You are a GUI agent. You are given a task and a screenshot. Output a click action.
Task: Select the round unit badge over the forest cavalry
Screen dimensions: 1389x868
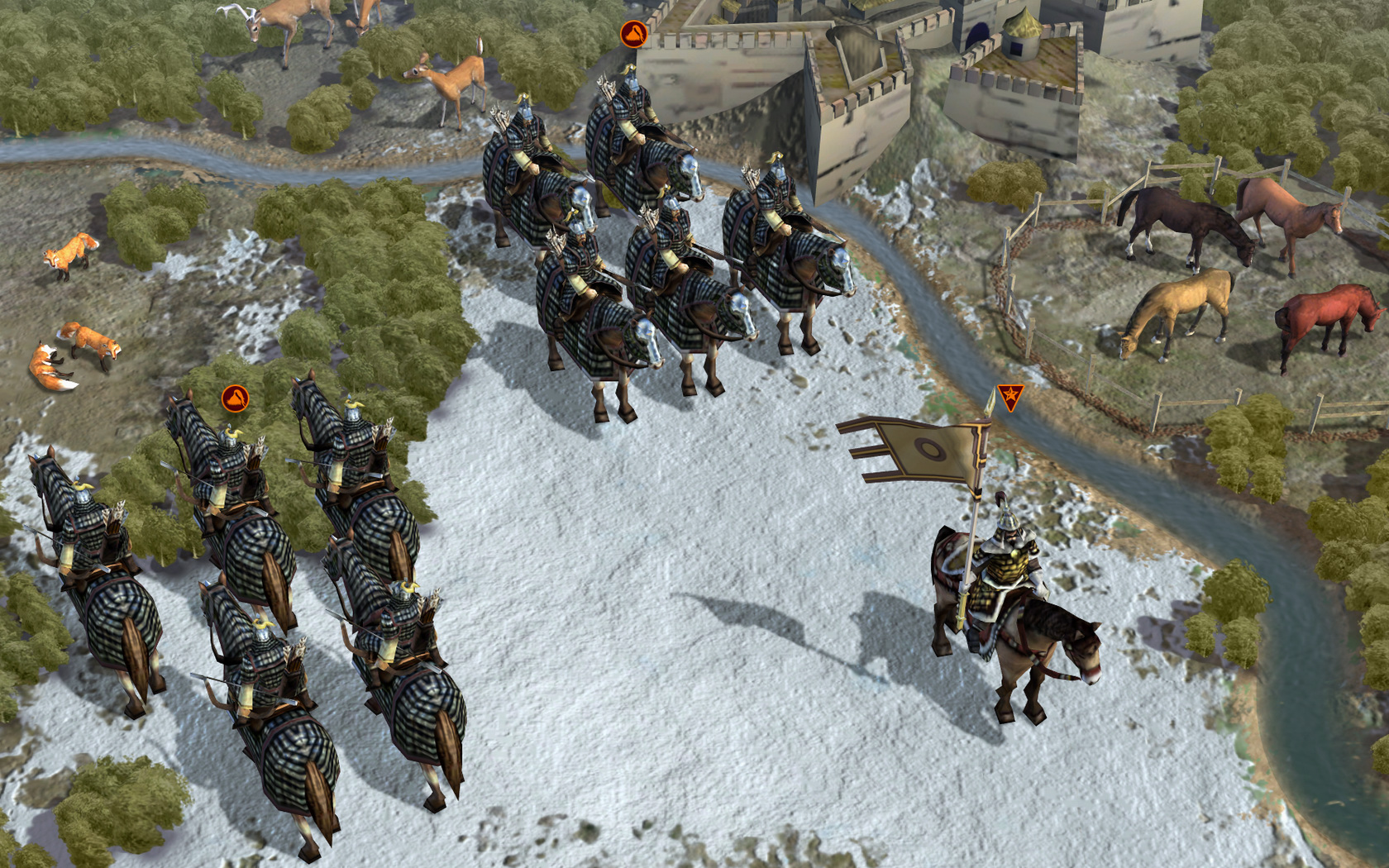tap(236, 399)
